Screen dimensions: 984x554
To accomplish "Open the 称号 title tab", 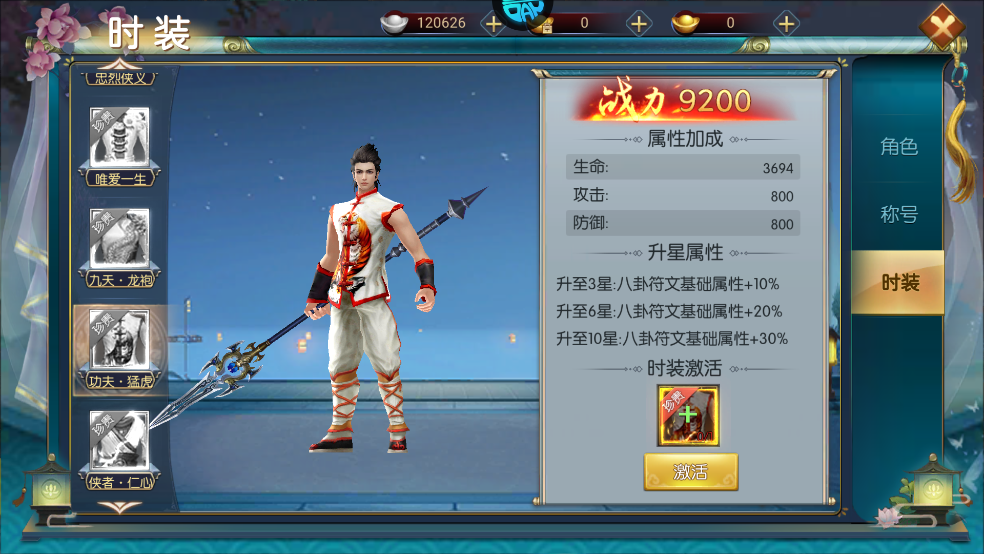I will point(898,214).
